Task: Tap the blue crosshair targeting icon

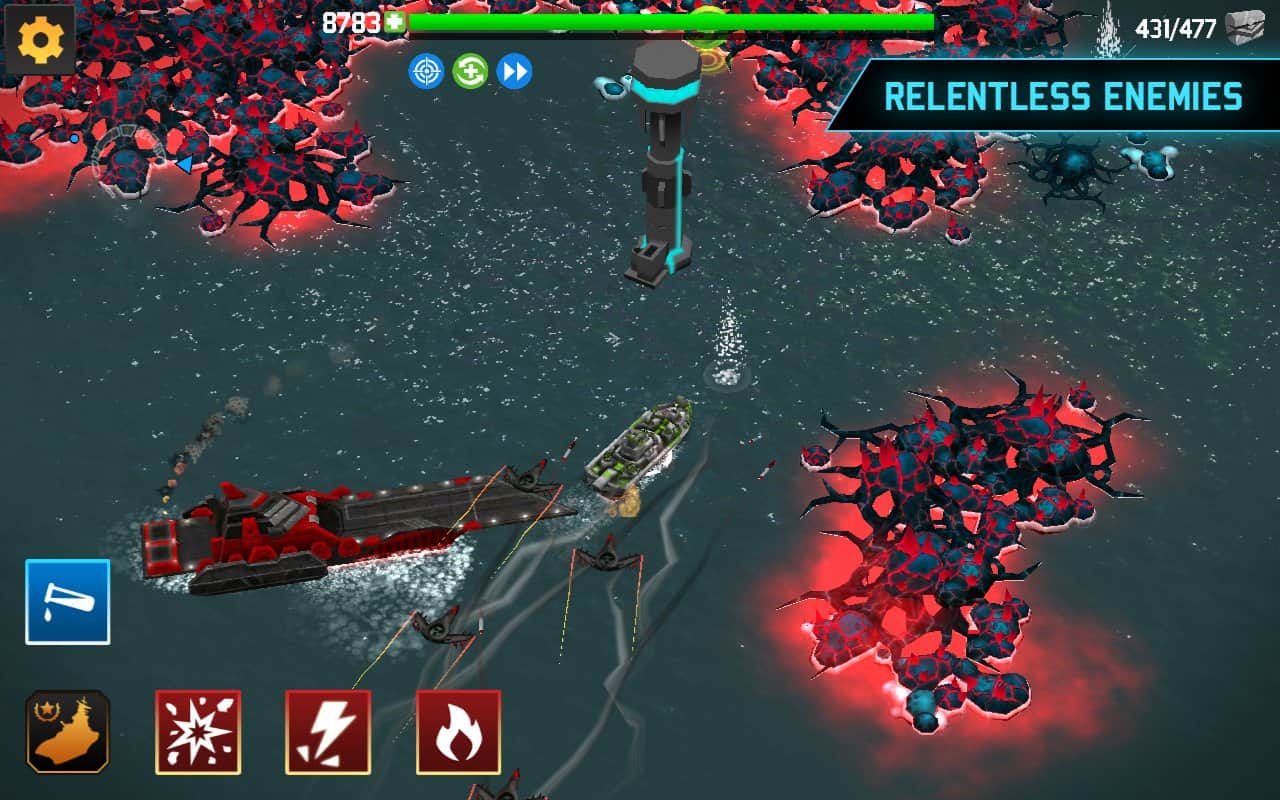Action: tap(427, 71)
